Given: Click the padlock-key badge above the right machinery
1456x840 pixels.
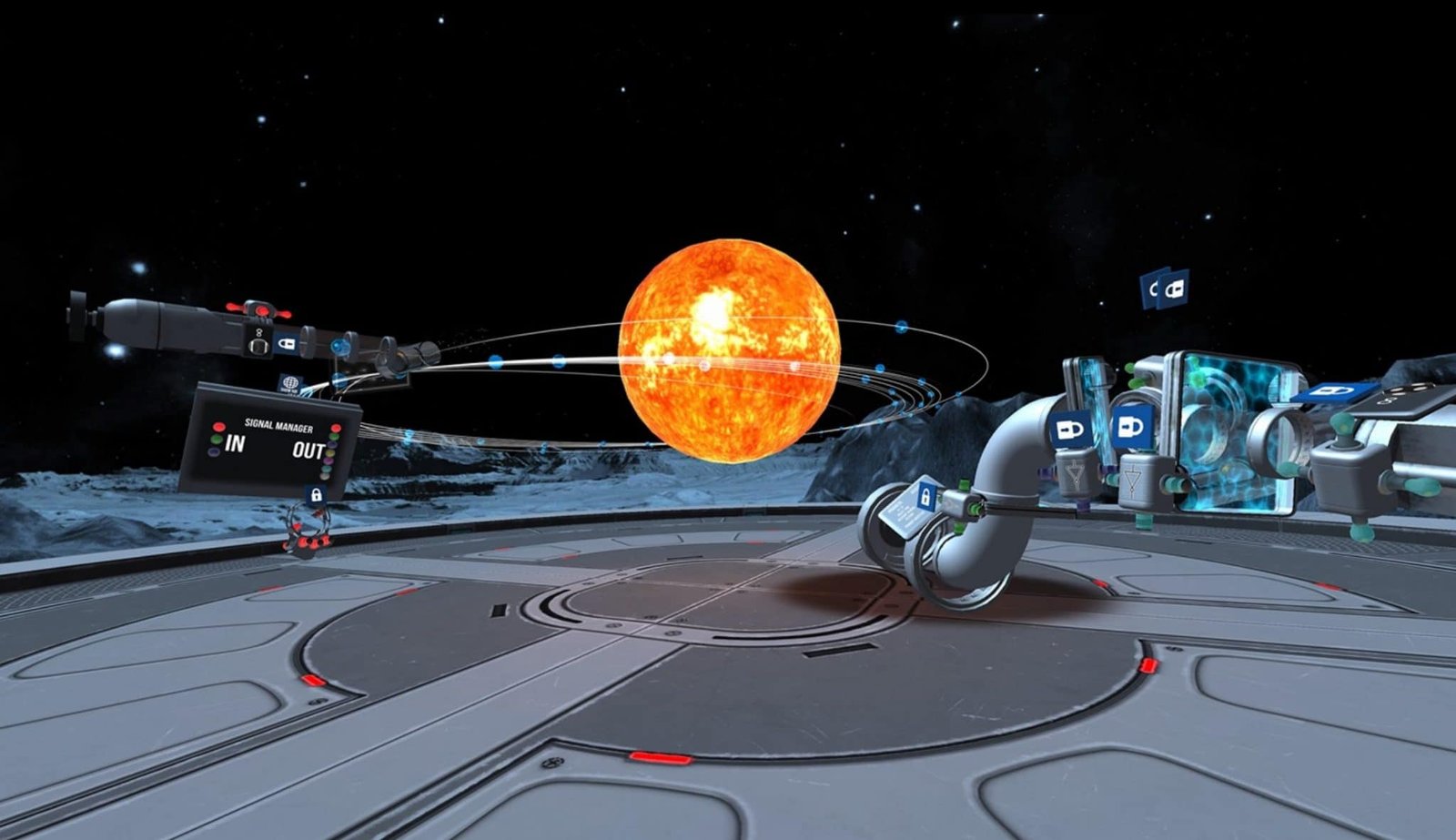Looking at the screenshot, I should pyautogui.click(x=1332, y=392).
